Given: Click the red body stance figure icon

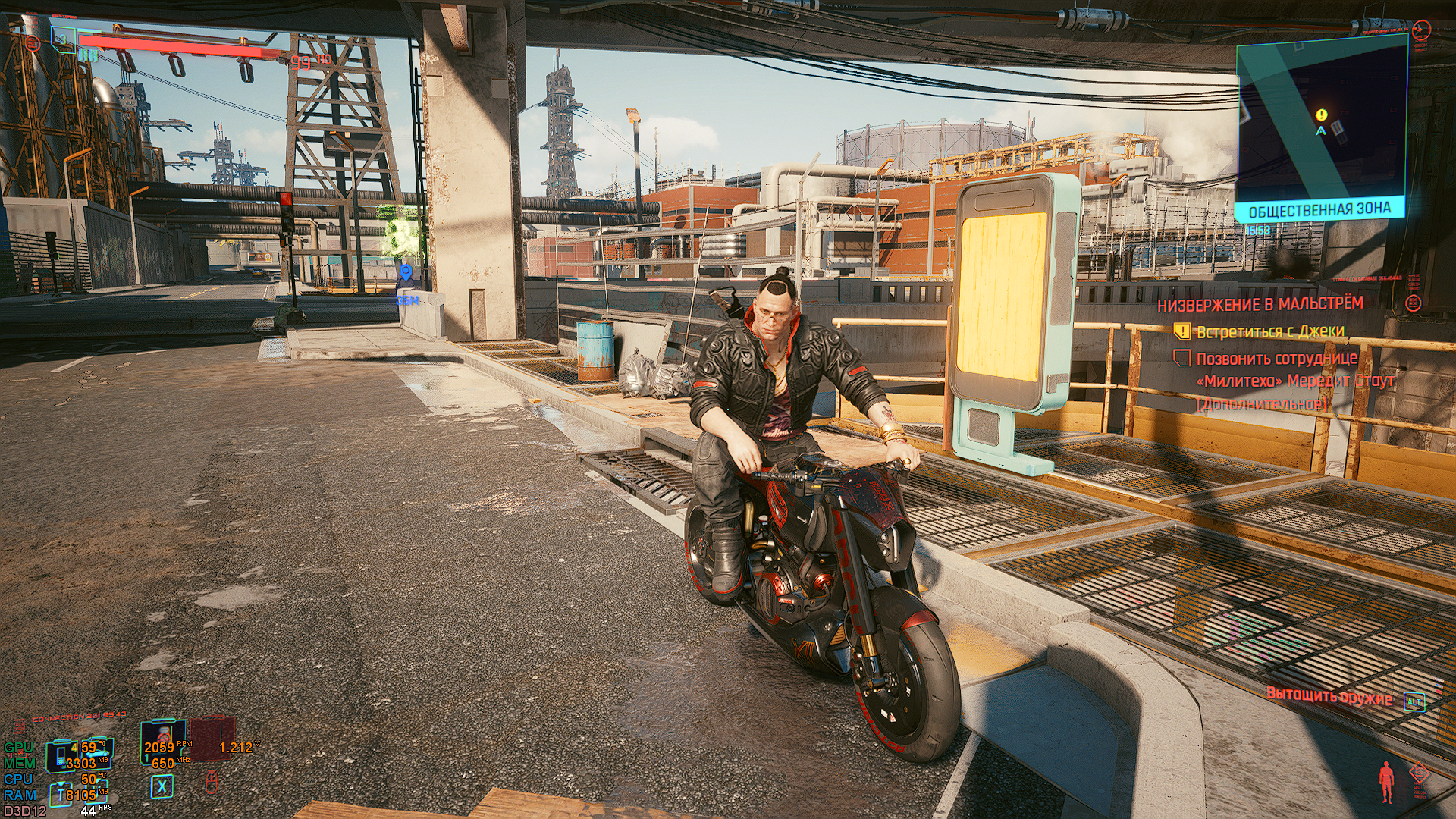Looking at the screenshot, I should point(1387,781).
